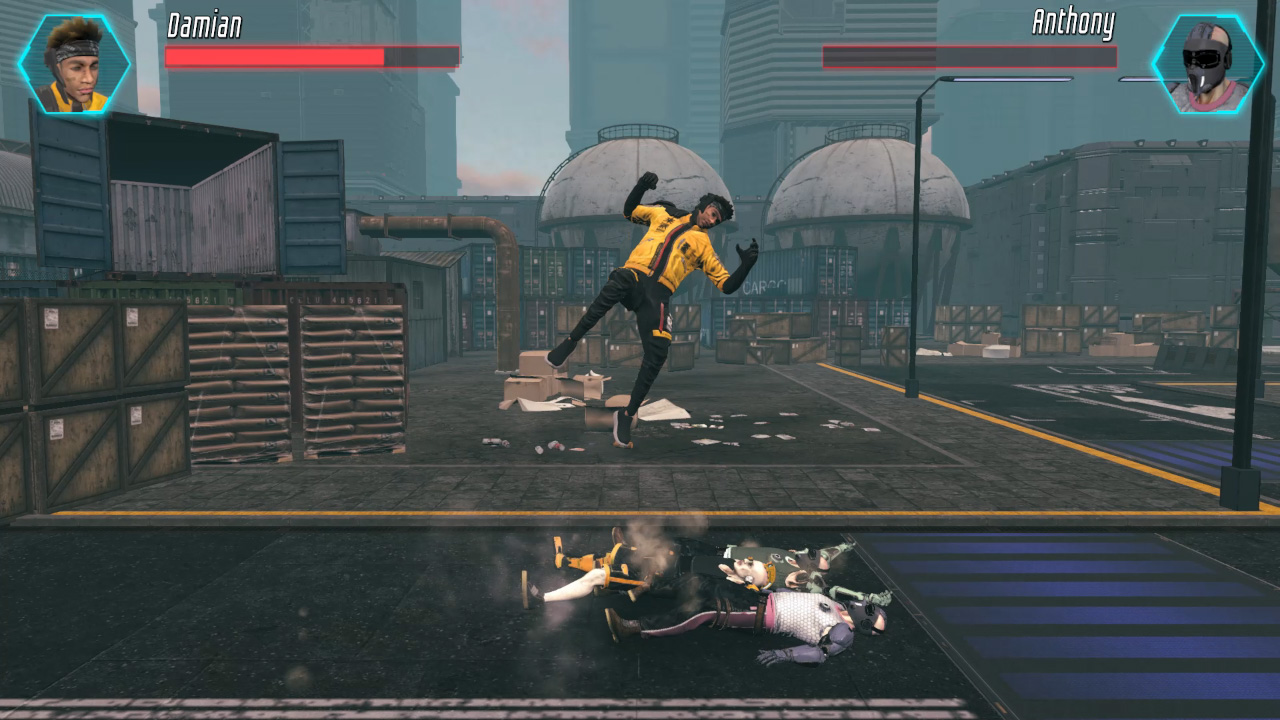The image size is (1280, 720).
Task: Click Anthony's name label
Action: tap(1075, 24)
